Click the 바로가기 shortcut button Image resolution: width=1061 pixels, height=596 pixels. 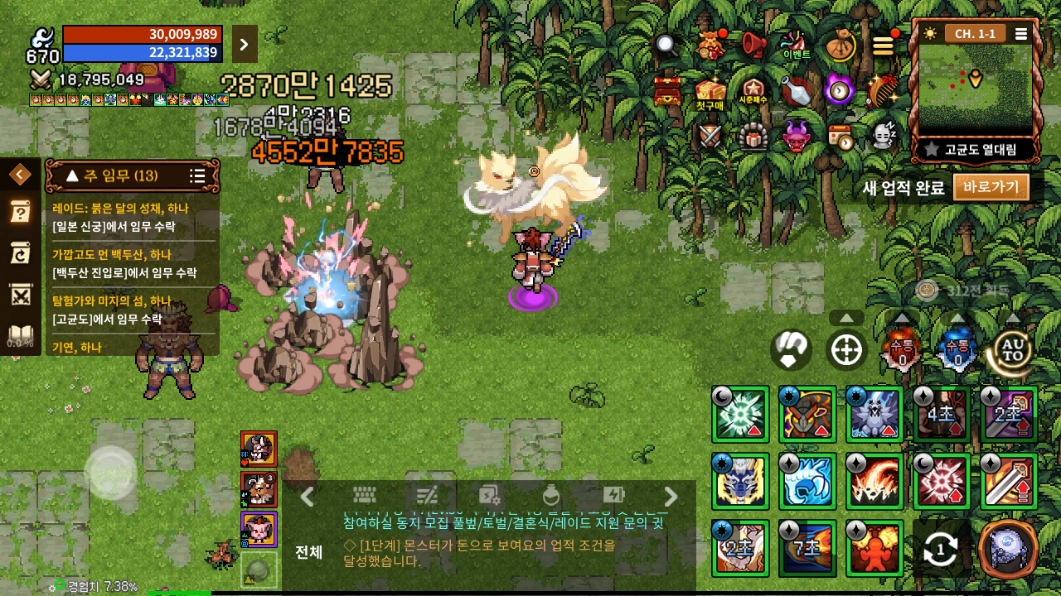click(x=990, y=187)
